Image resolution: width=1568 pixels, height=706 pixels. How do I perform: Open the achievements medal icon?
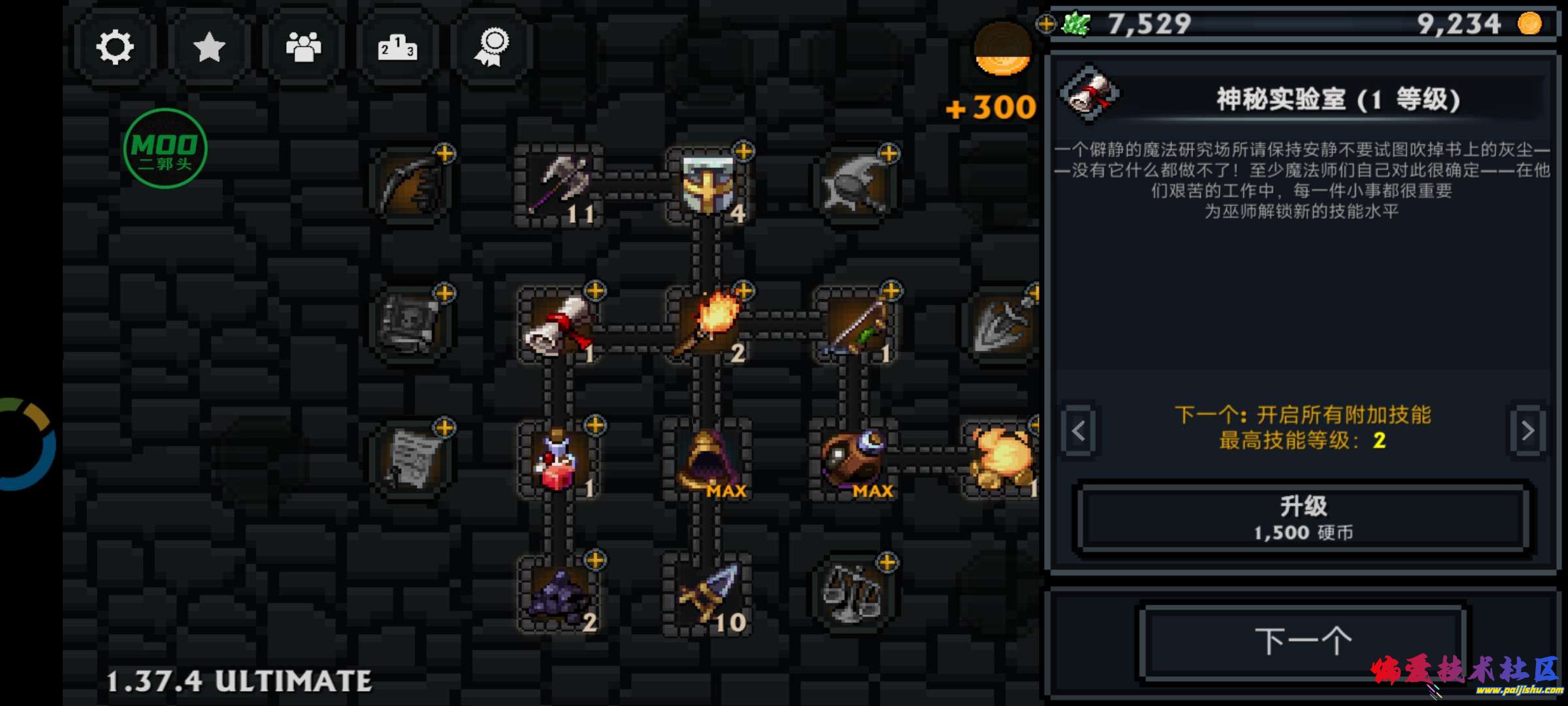(x=490, y=46)
